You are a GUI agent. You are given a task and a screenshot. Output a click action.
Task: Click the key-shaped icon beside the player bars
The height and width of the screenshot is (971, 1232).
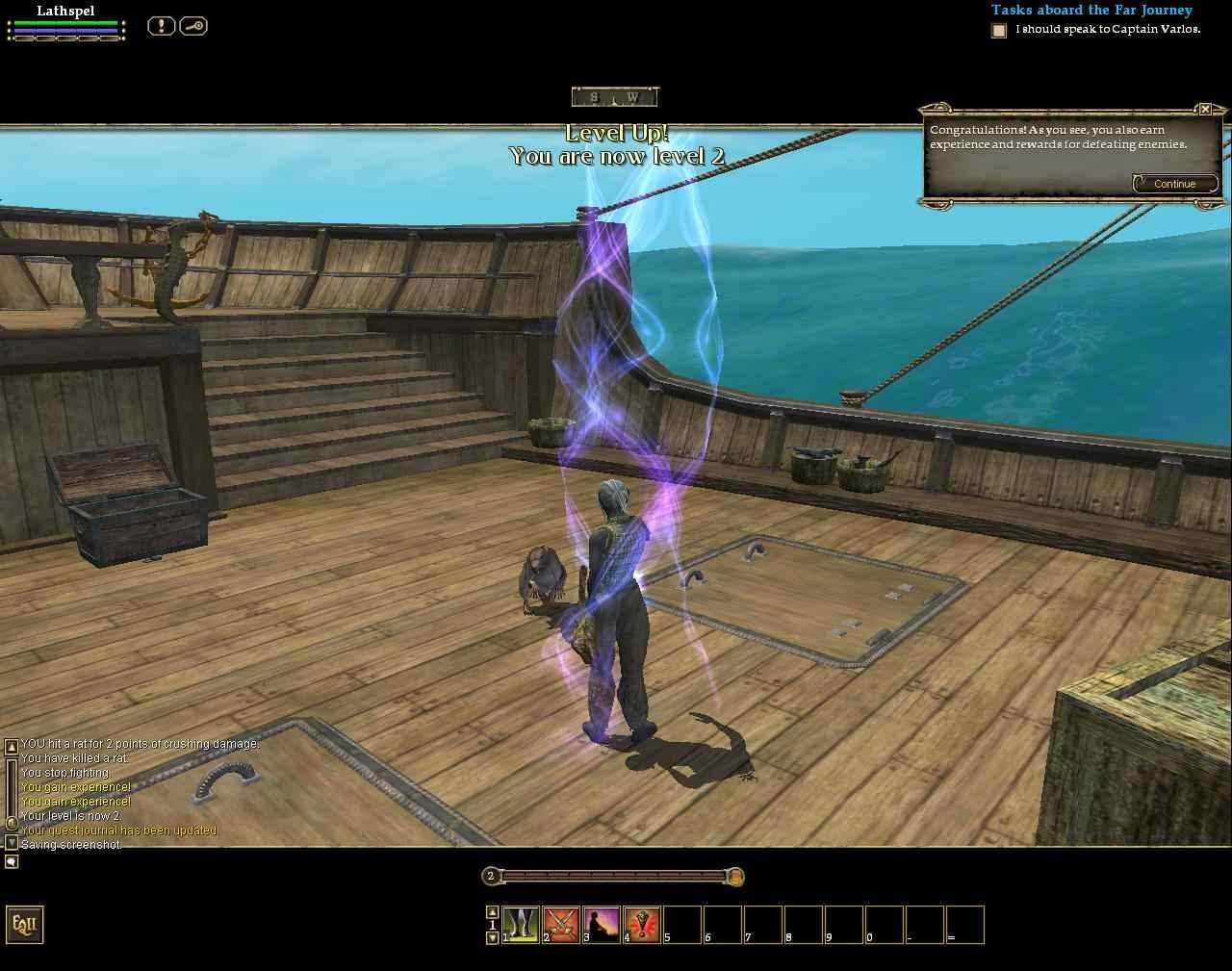(192, 26)
